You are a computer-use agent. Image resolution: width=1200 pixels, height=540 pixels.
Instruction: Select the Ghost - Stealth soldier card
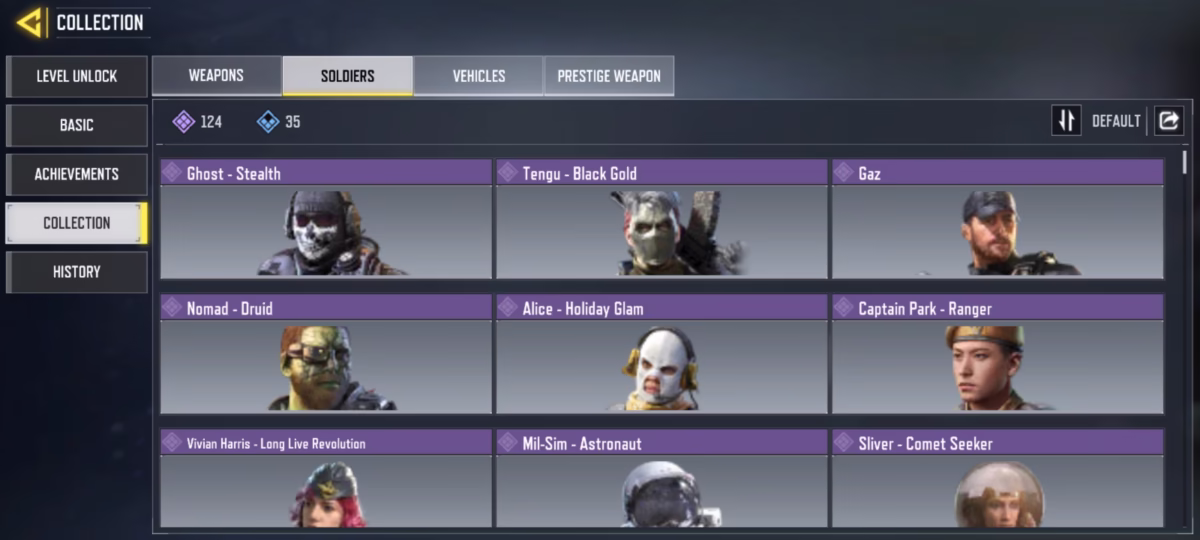pyautogui.click(x=326, y=230)
